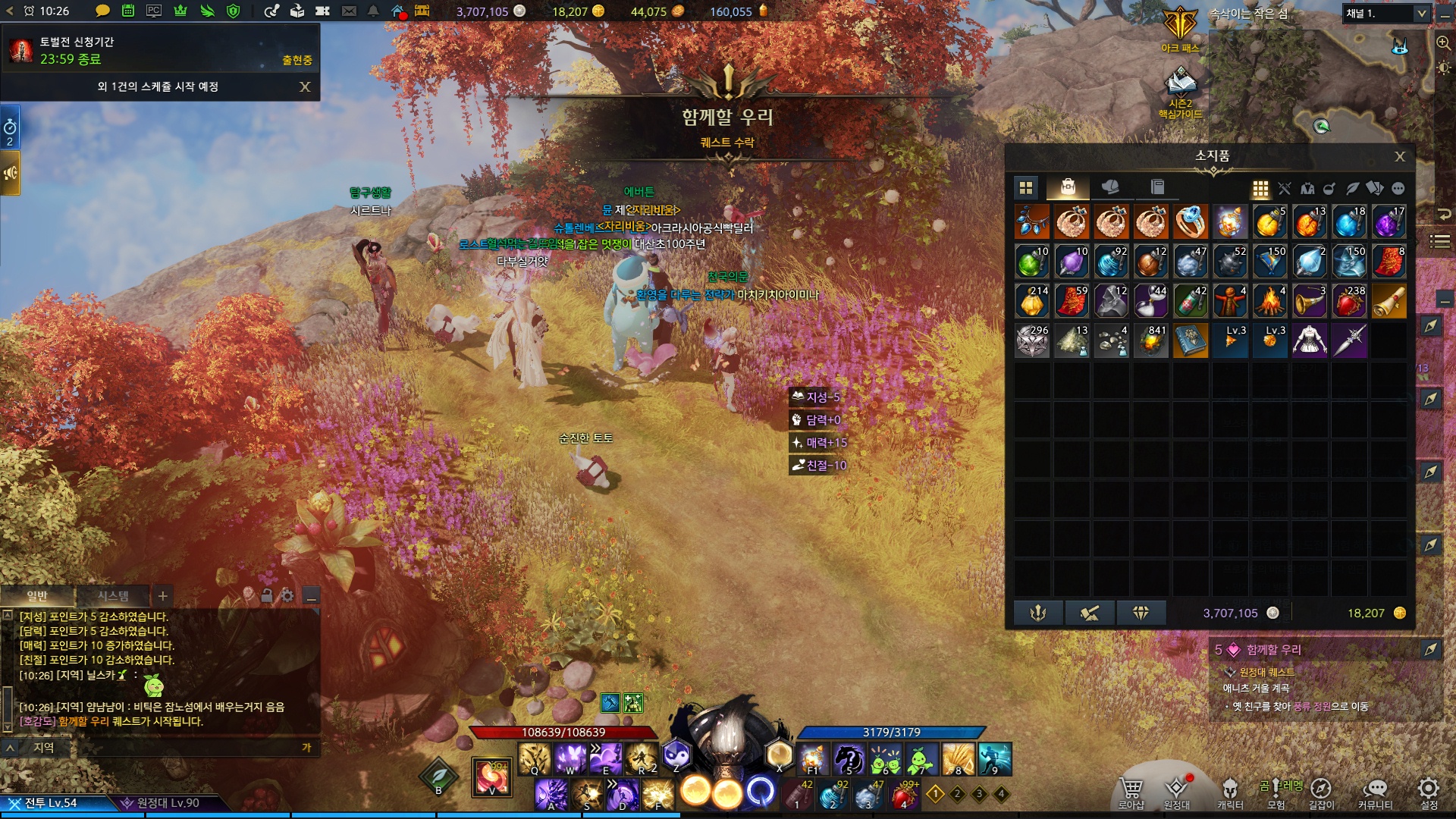Open the 아크 패스 Ark Pass
Image resolution: width=1456 pixels, height=819 pixels.
click(x=1180, y=30)
